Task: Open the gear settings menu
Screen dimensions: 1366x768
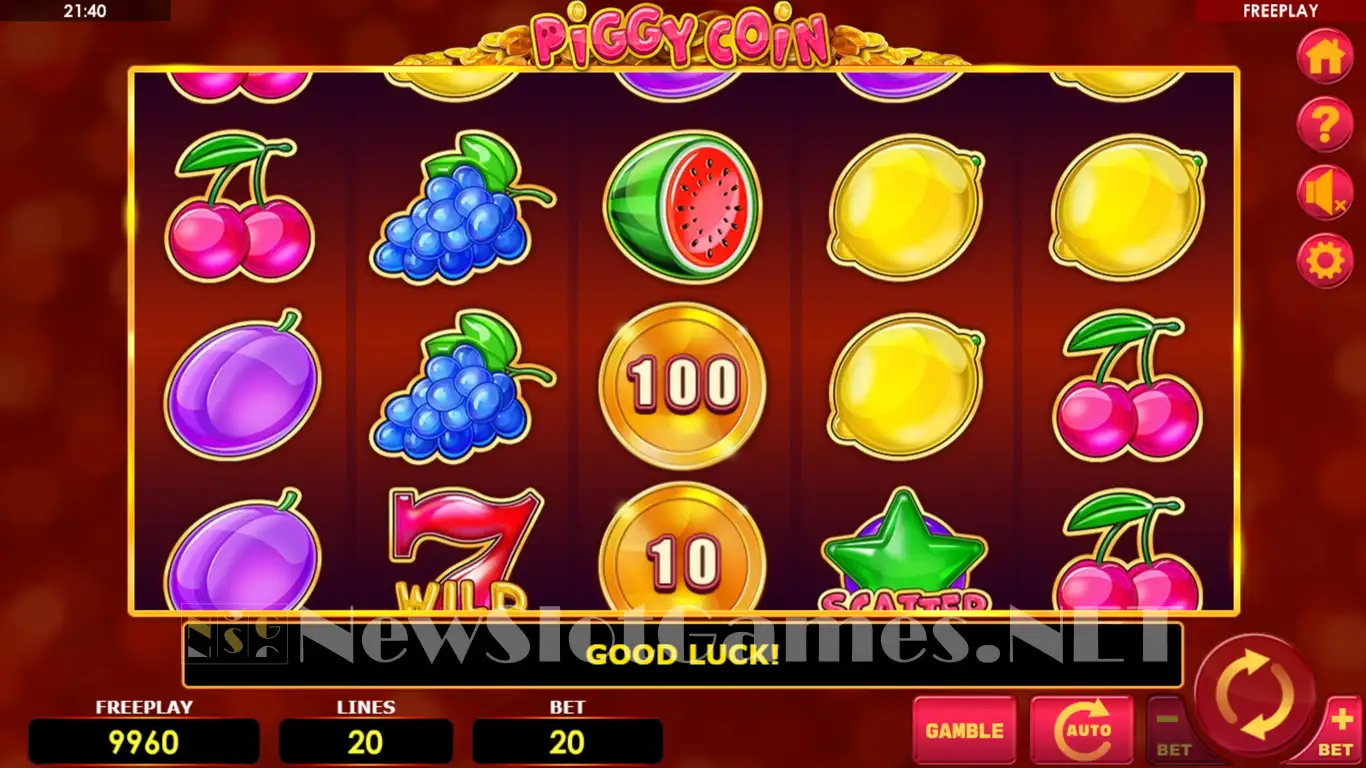Action: [1325, 261]
